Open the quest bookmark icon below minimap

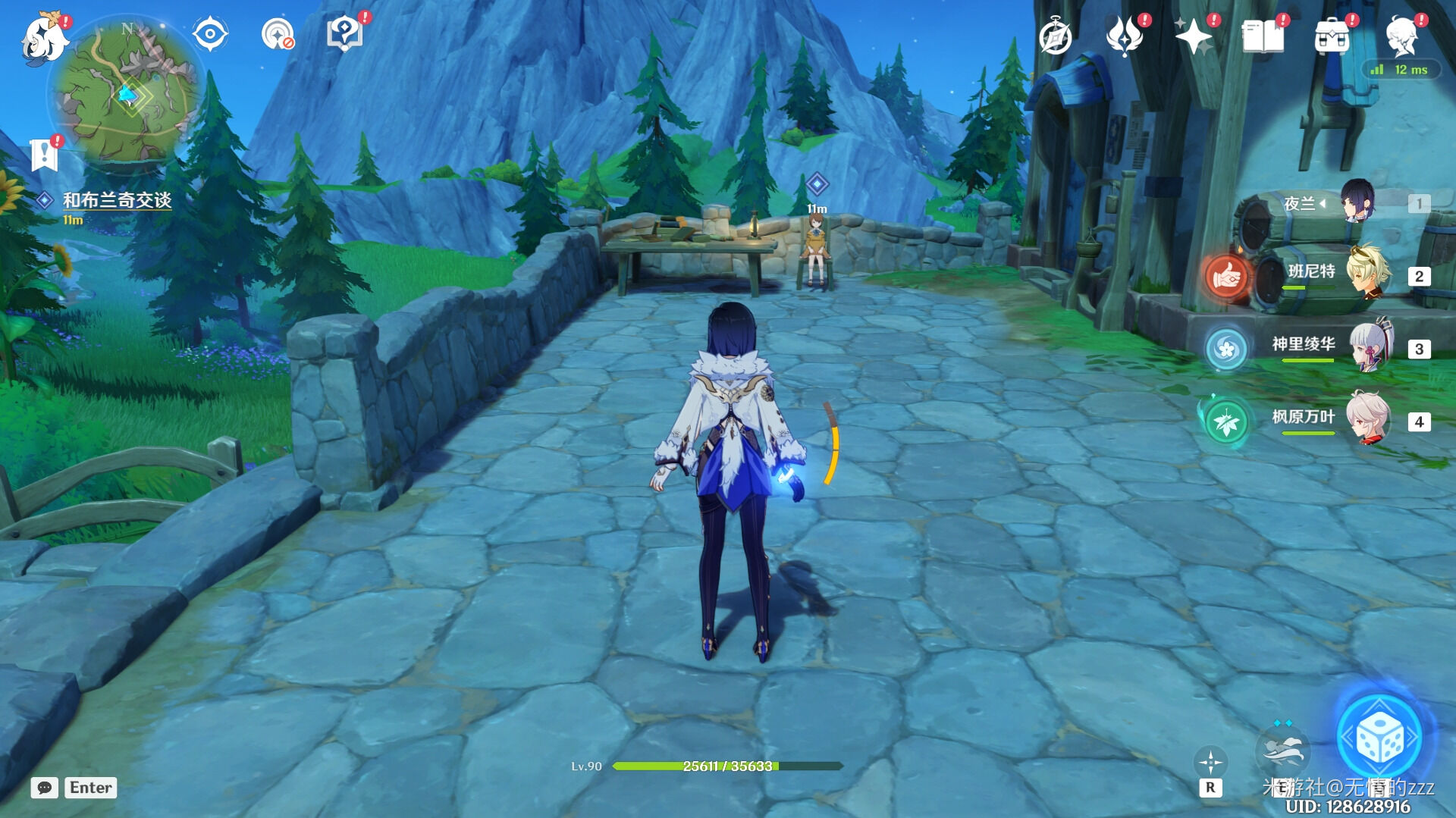point(45,154)
